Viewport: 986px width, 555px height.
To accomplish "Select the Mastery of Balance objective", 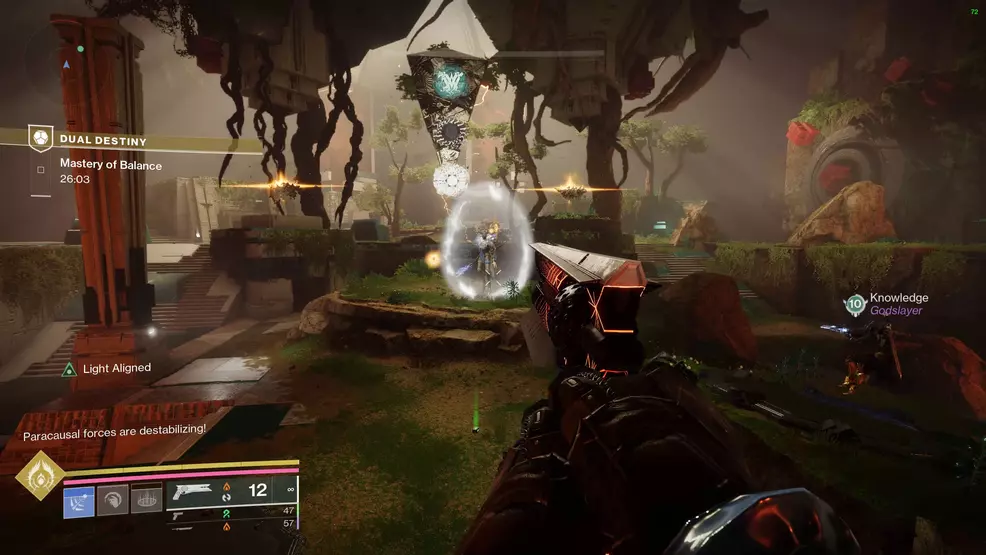I will 110,165.
